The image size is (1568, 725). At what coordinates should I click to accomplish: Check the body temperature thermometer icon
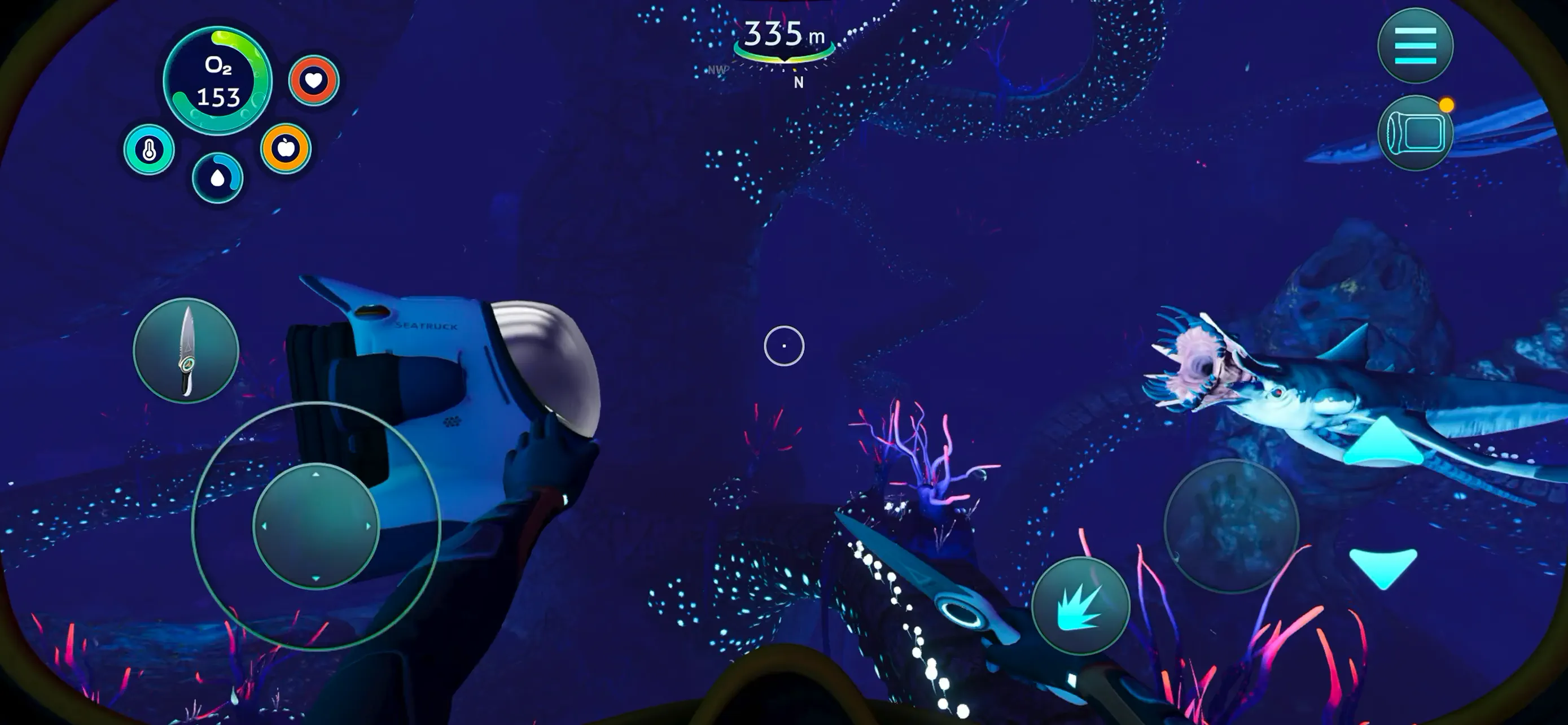(x=149, y=149)
